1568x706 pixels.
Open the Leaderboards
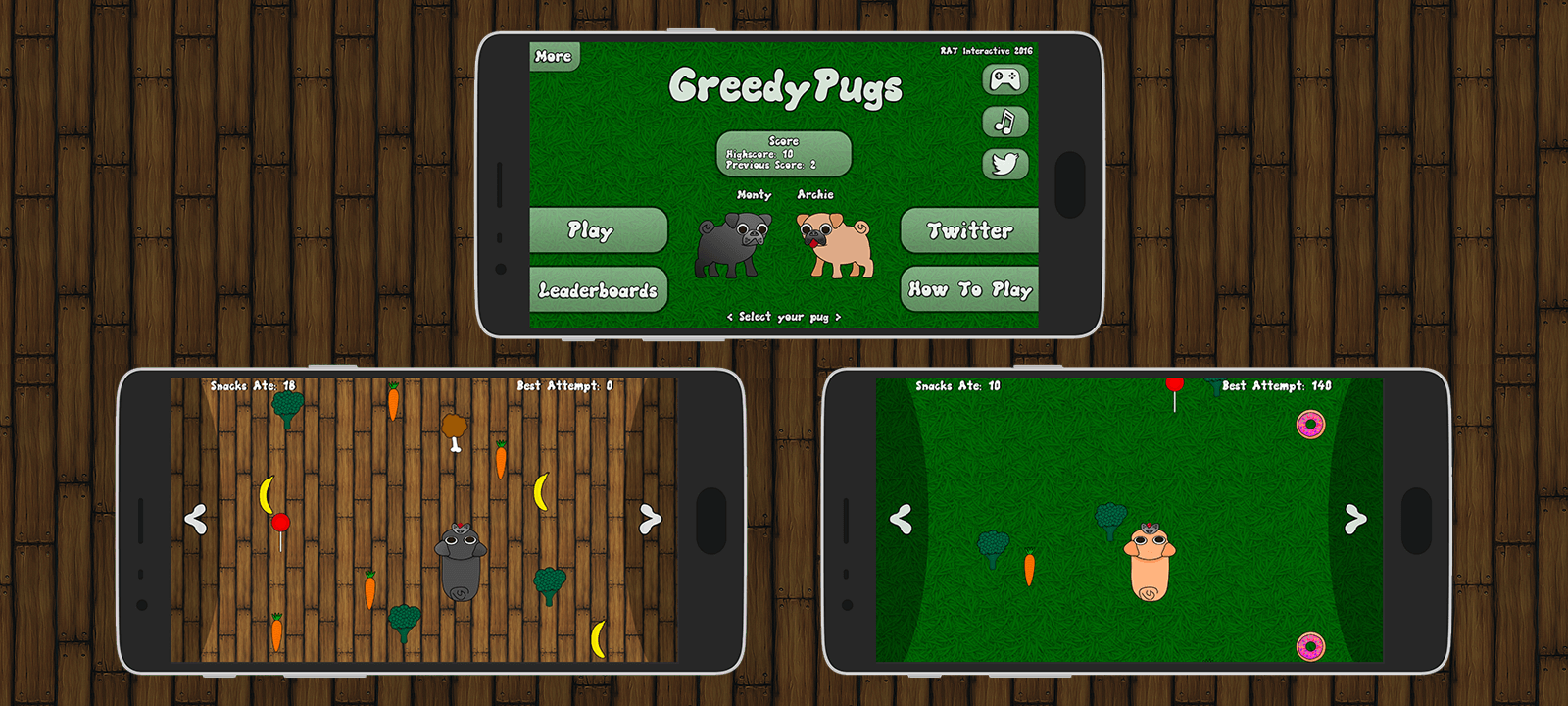pyautogui.click(x=599, y=289)
